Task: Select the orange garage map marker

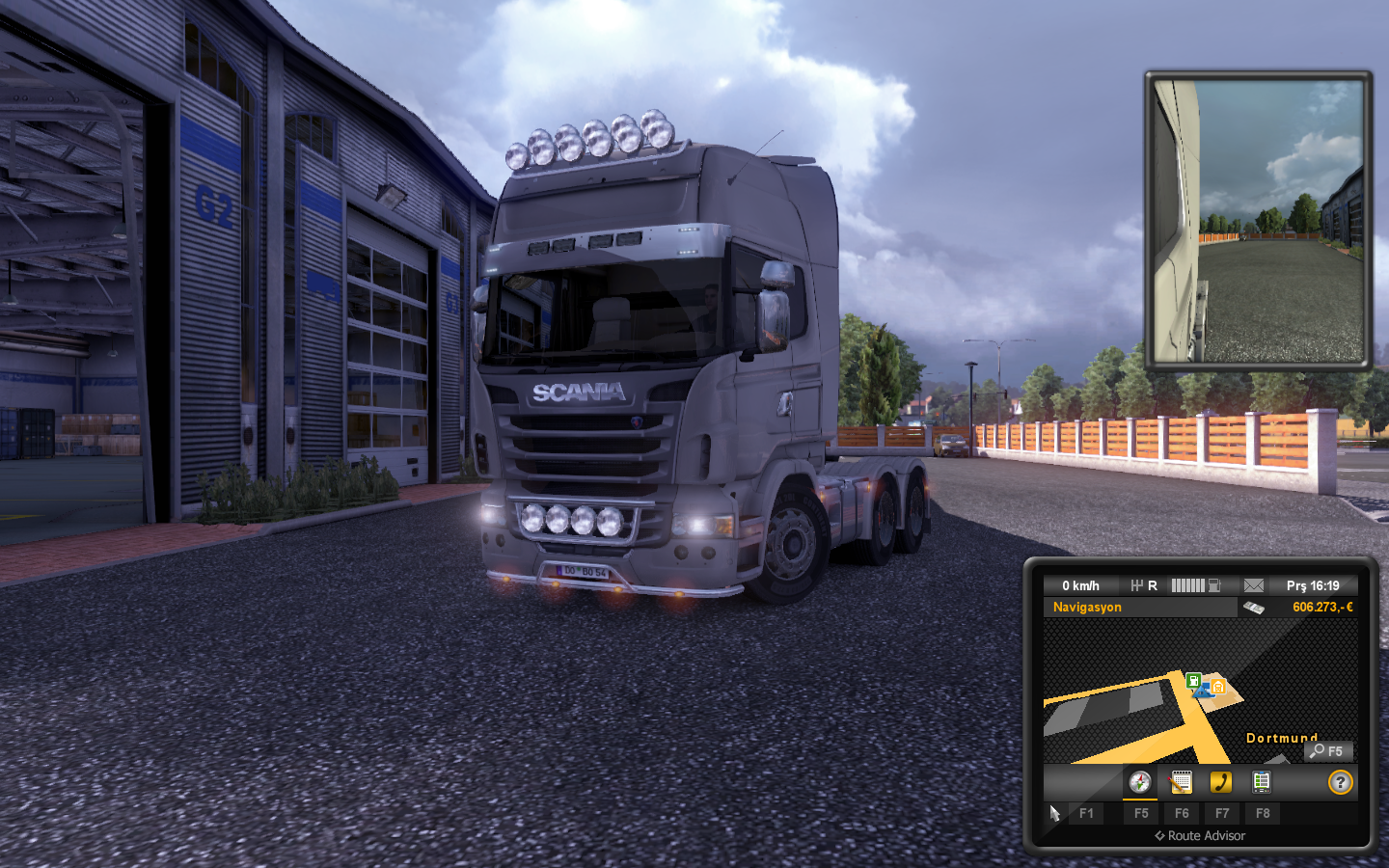Action: (1218, 687)
